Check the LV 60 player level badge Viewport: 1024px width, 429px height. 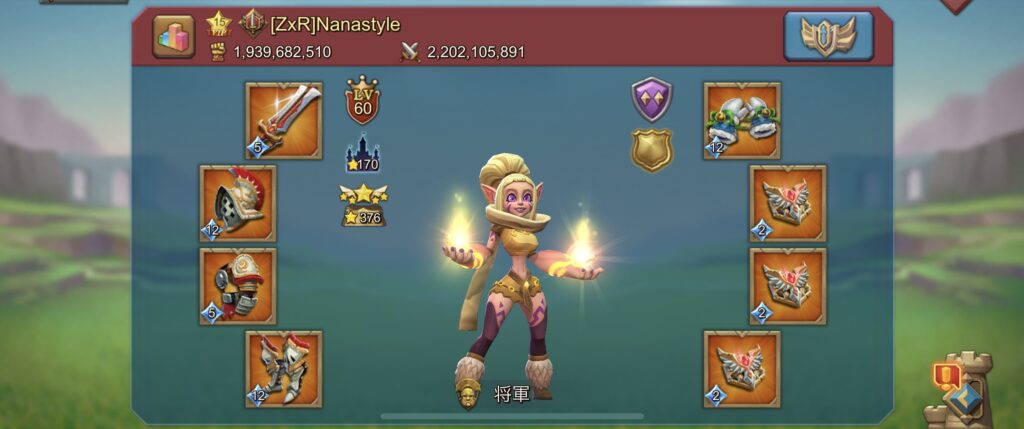362,99
